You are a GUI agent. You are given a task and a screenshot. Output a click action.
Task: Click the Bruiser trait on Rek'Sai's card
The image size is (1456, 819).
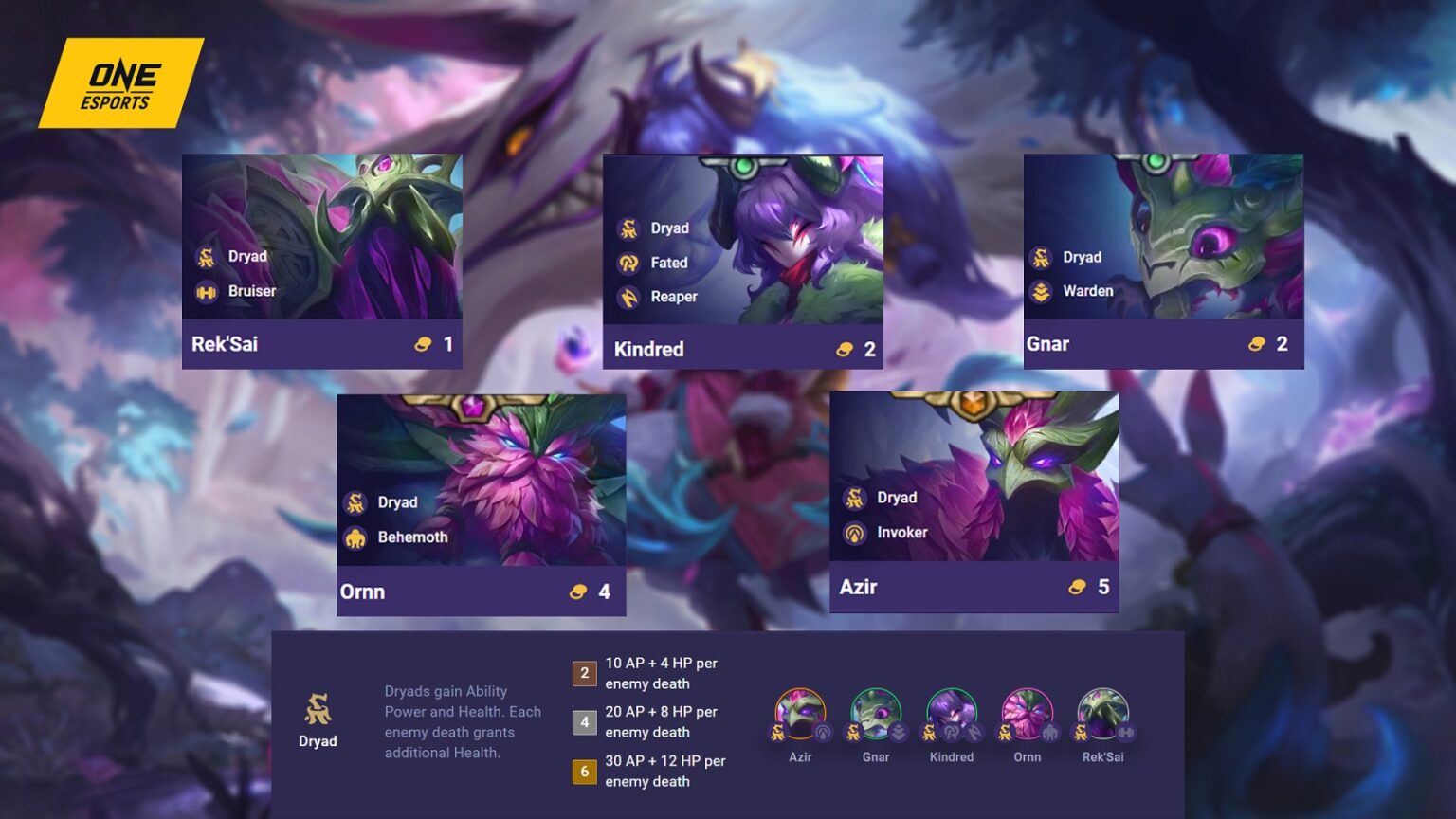coord(237,291)
